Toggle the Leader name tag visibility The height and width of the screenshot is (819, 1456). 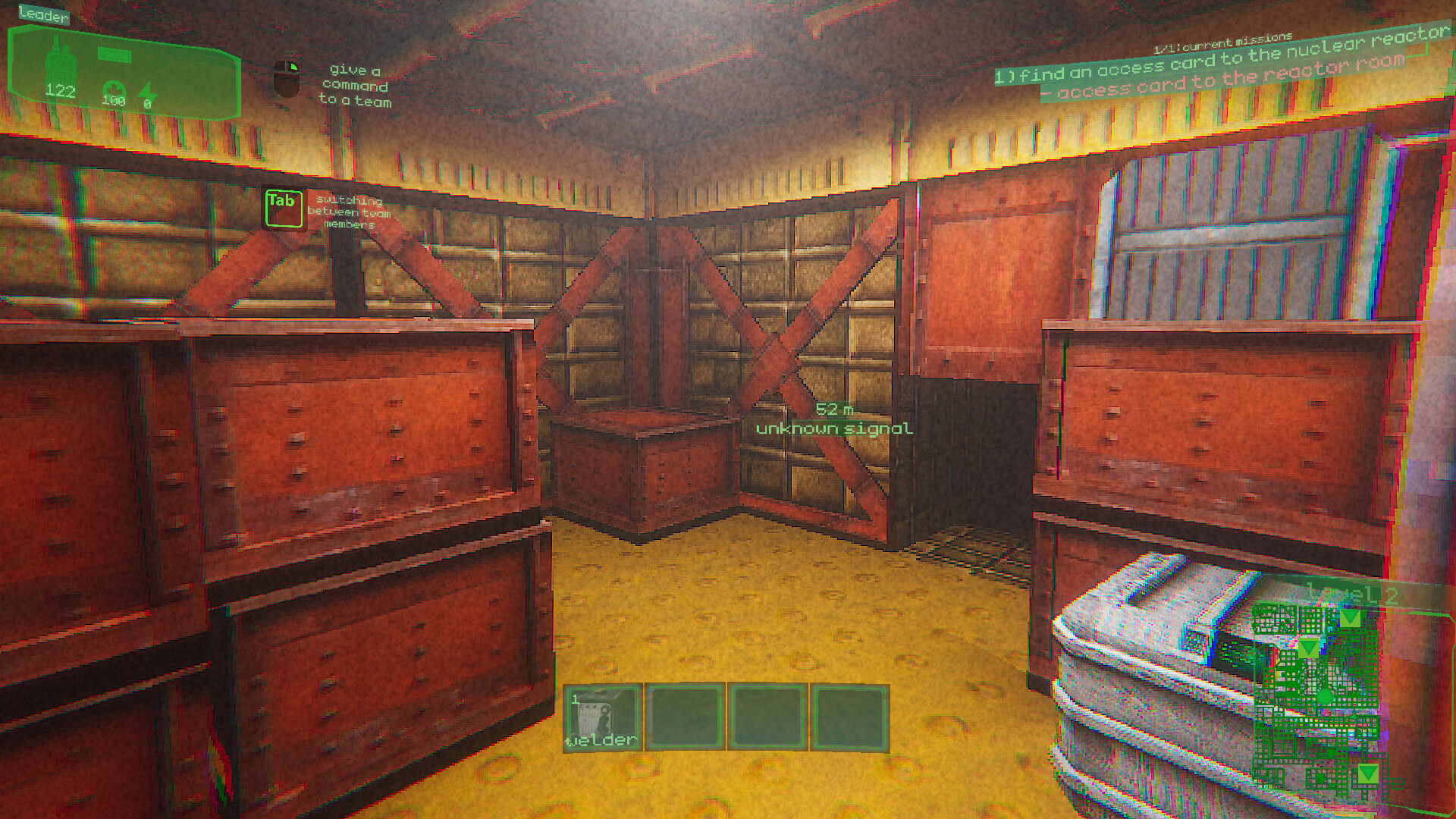point(43,15)
